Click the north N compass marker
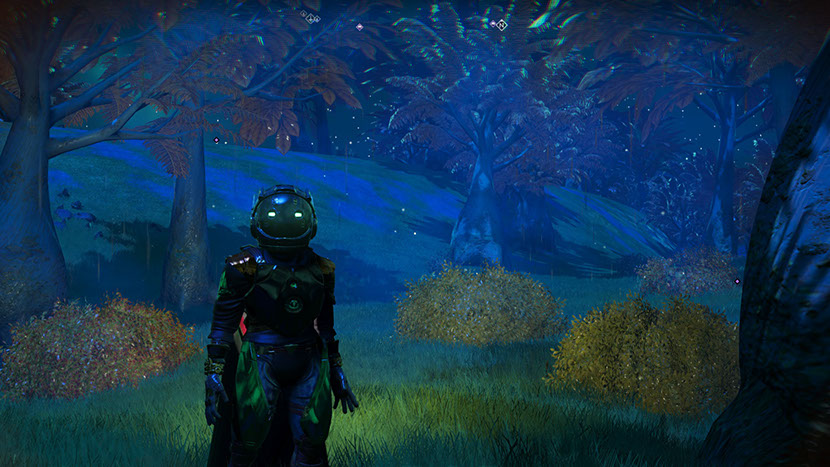The image size is (830, 467). coord(502,24)
